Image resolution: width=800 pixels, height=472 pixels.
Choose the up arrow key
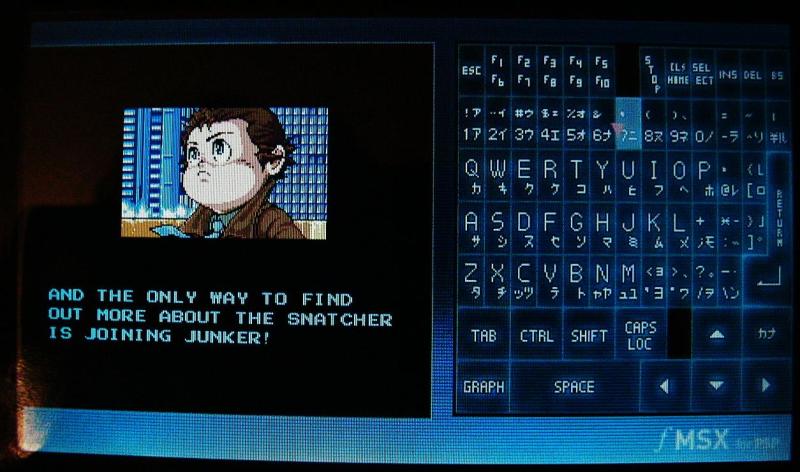pyautogui.click(x=716, y=335)
